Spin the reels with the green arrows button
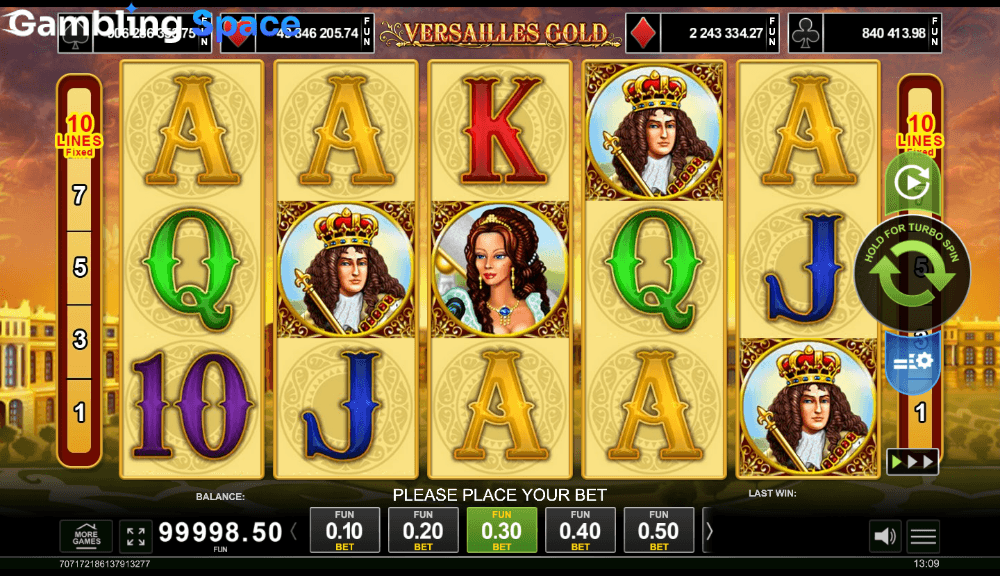The height and width of the screenshot is (576, 1000). point(911,273)
